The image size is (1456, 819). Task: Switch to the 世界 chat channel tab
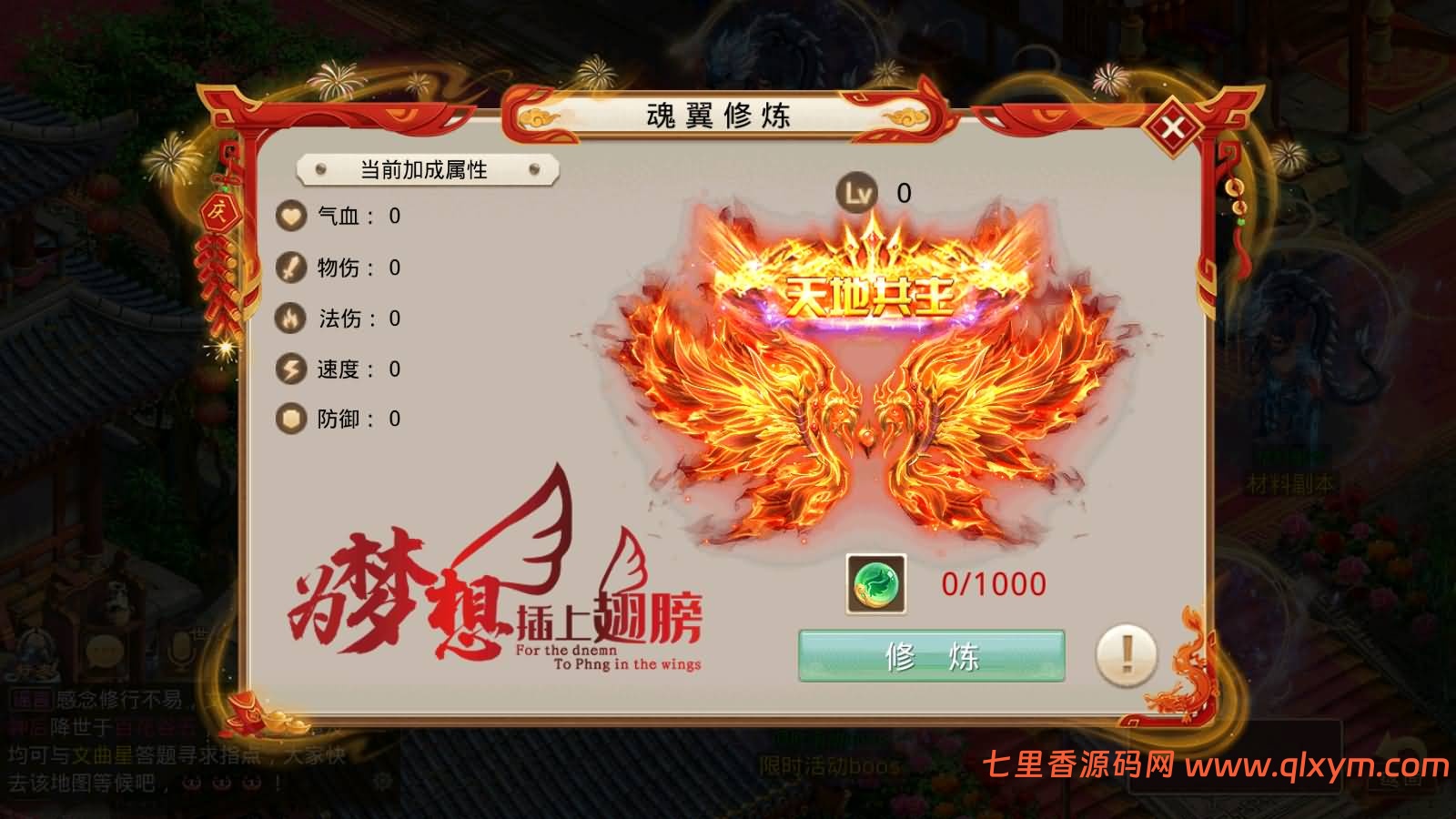pyautogui.click(x=199, y=632)
